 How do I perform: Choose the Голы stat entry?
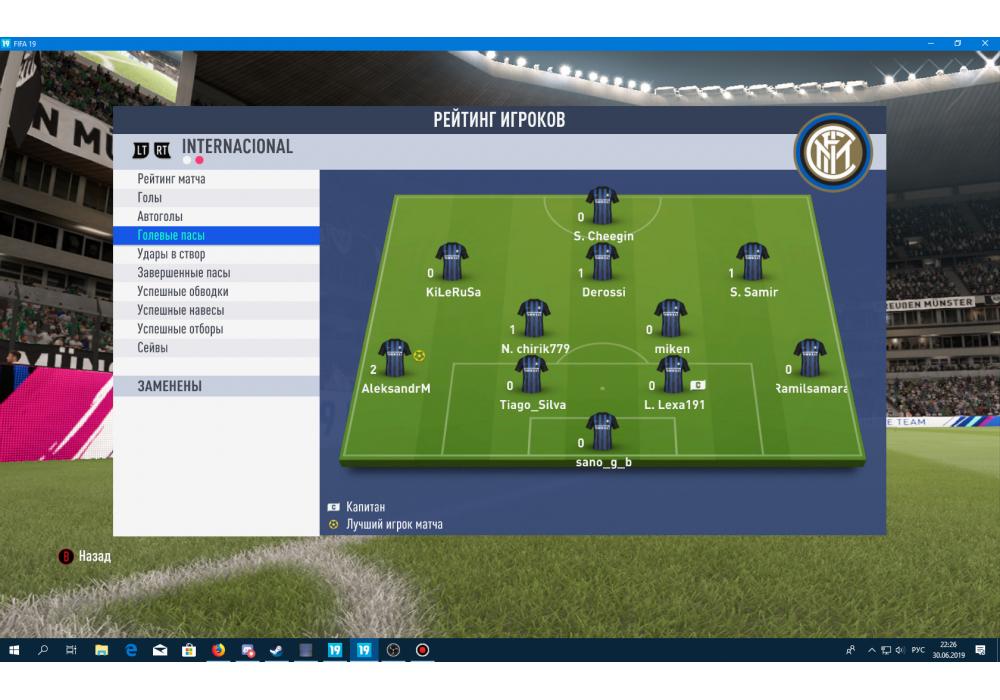tap(150, 198)
